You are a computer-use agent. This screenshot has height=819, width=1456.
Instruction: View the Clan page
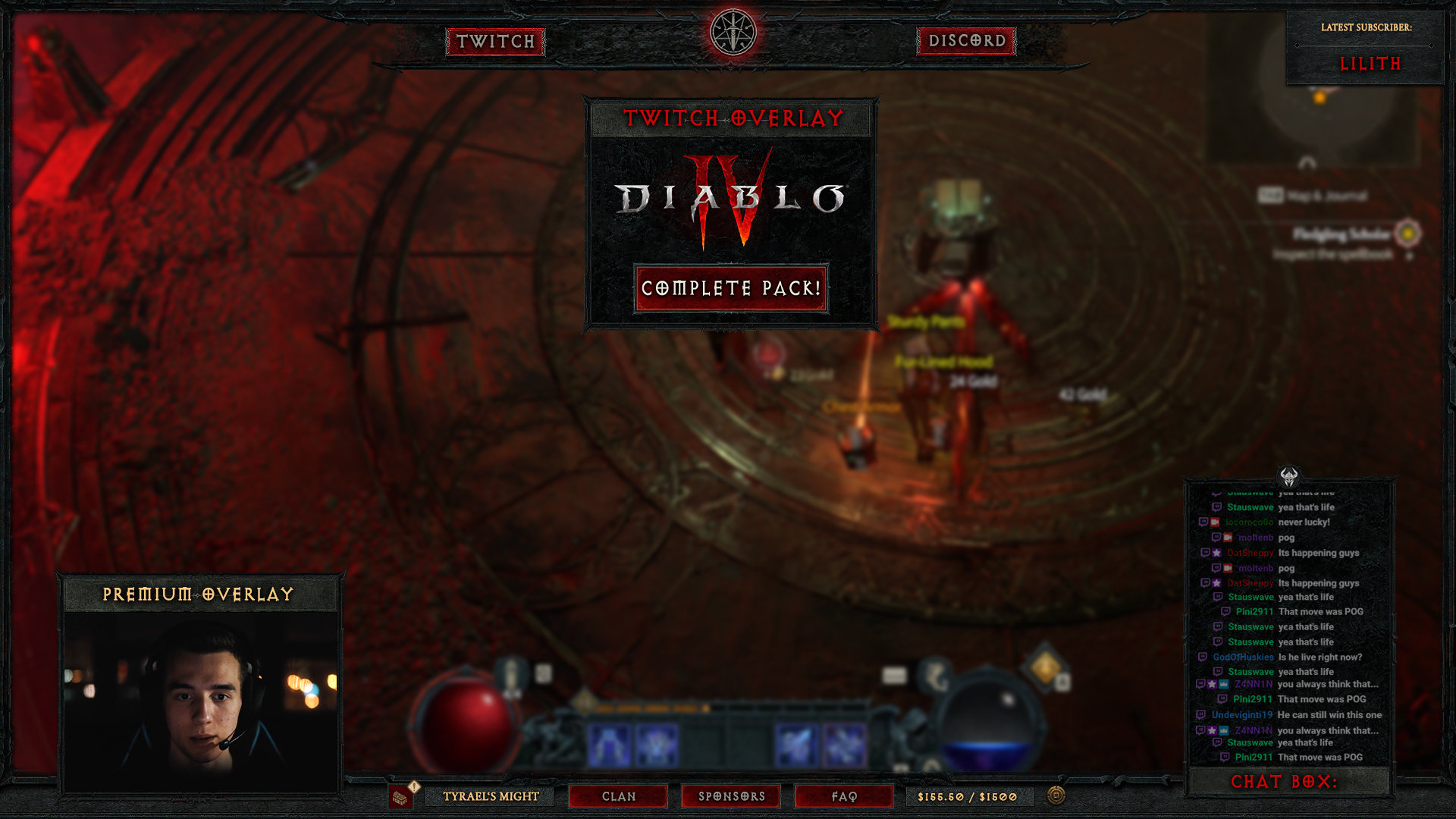(x=618, y=796)
